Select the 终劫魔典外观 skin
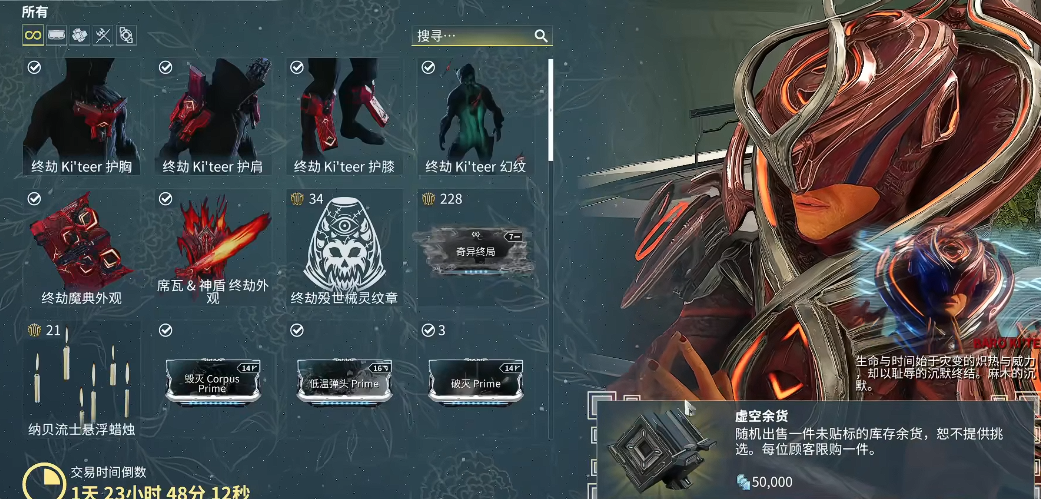Image resolution: width=1041 pixels, height=499 pixels. [x=83, y=247]
